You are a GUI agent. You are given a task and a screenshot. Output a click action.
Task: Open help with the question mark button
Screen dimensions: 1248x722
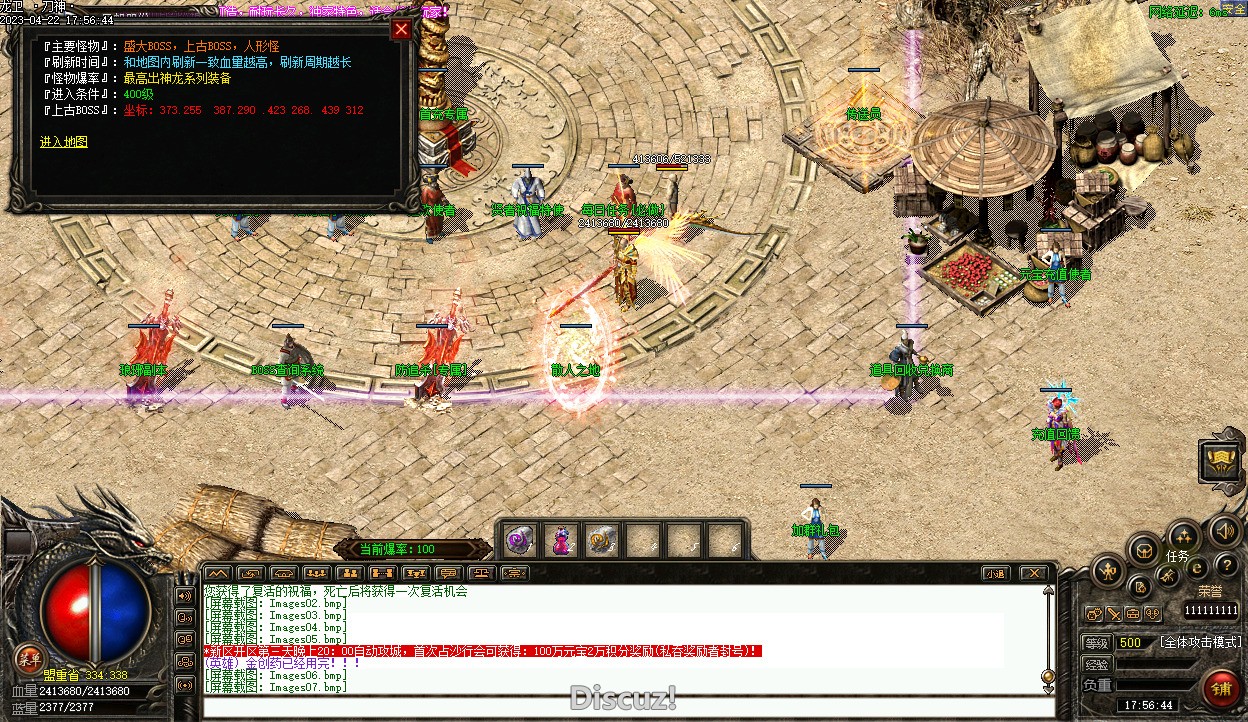pyautogui.click(x=1226, y=567)
